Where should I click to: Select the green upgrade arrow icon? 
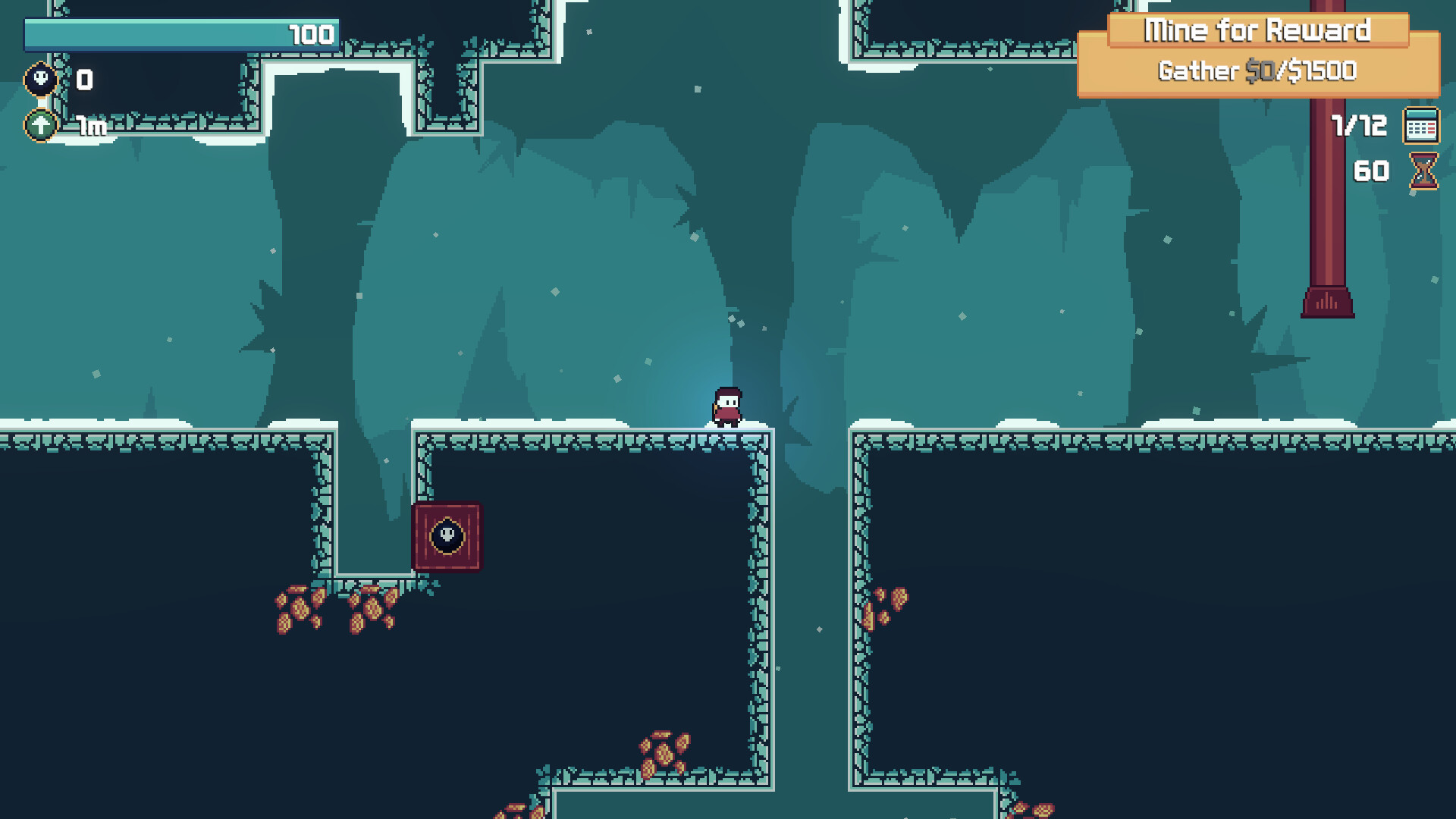(39, 124)
